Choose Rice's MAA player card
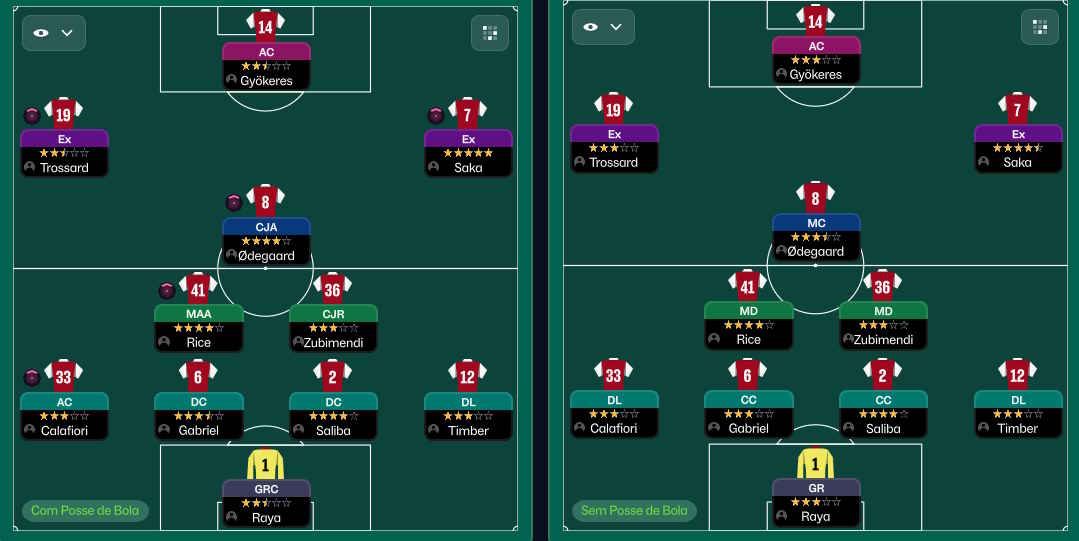1079x541 pixels. [198, 328]
